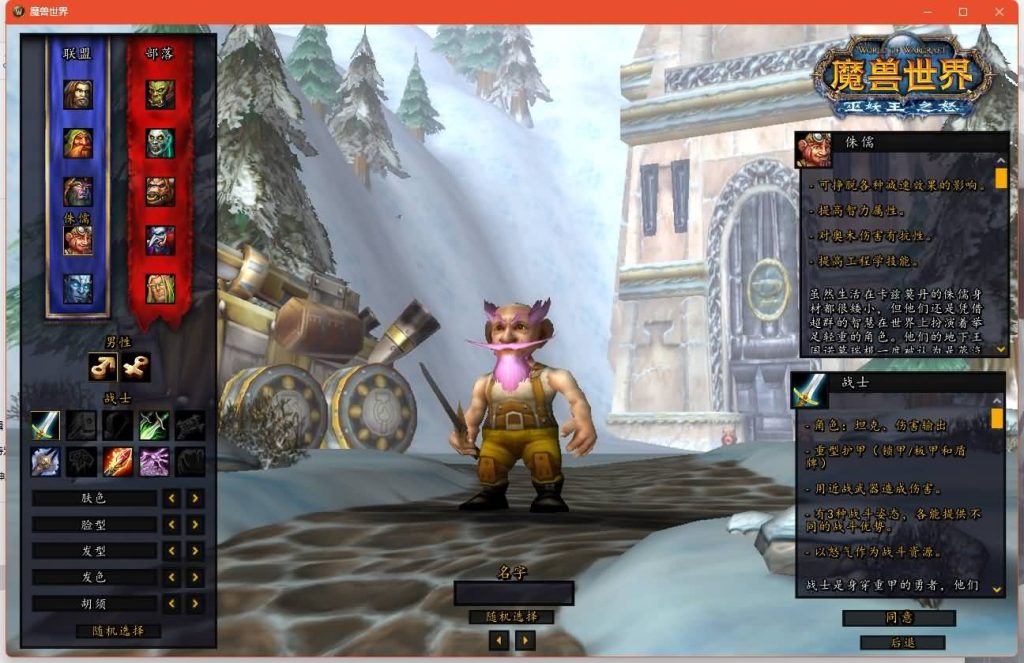Pick the Warlock class icon
This screenshot has width=1024, height=663.
155,461
